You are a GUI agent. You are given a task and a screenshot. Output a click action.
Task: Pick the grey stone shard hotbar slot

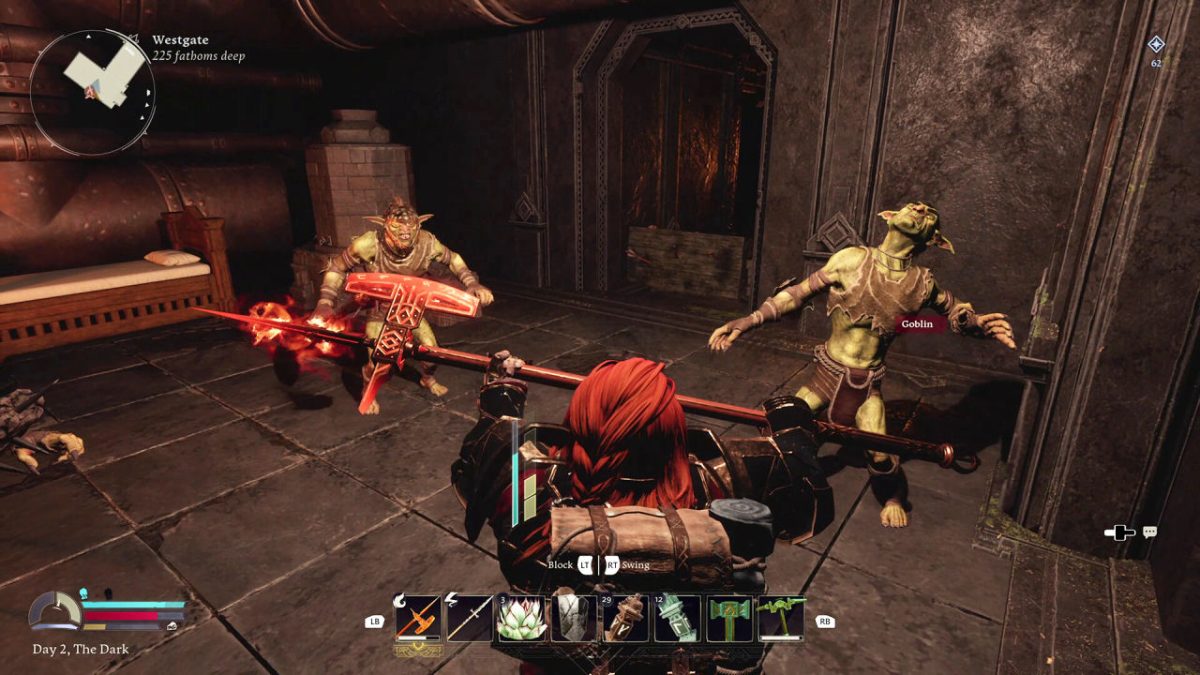coord(574,619)
